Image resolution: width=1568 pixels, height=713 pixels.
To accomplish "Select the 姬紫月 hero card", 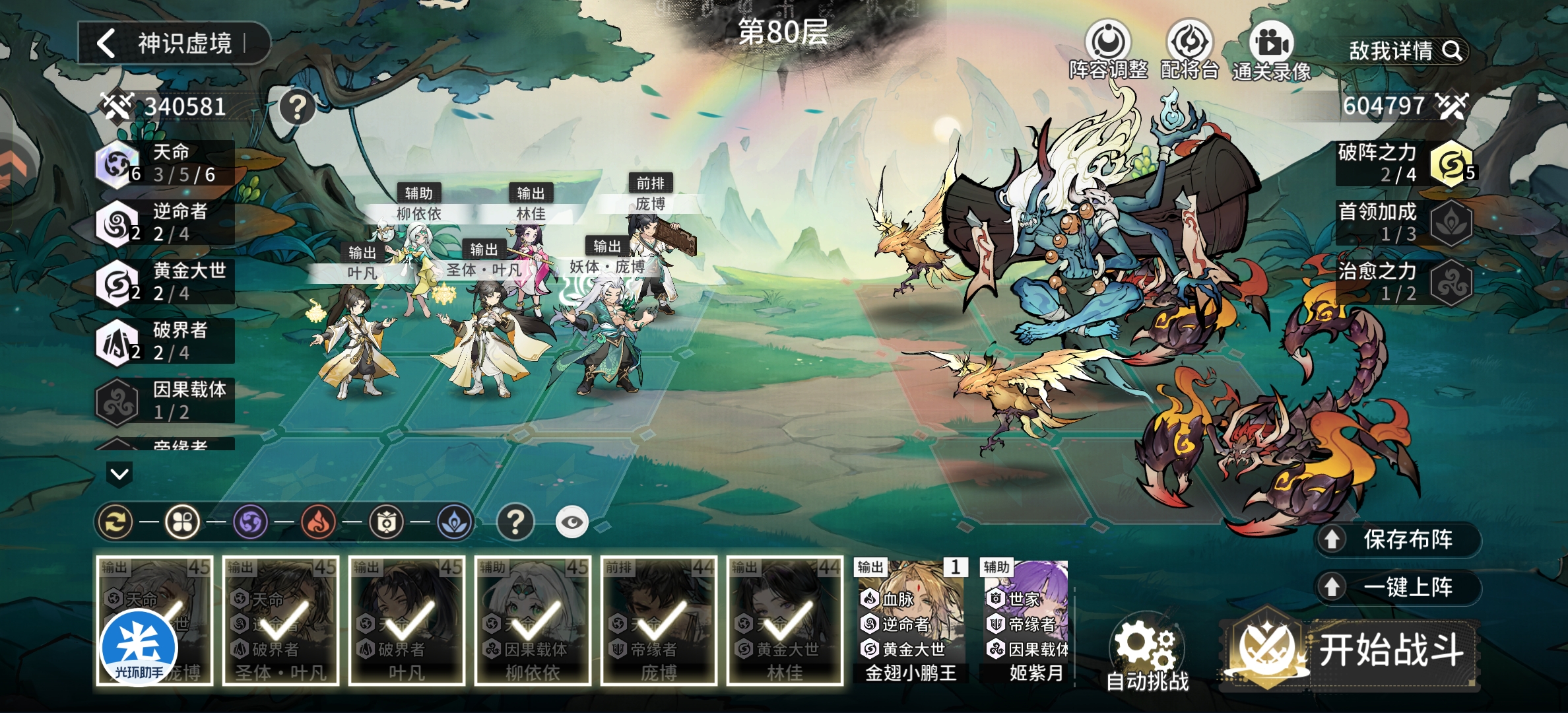I will tap(1027, 621).
